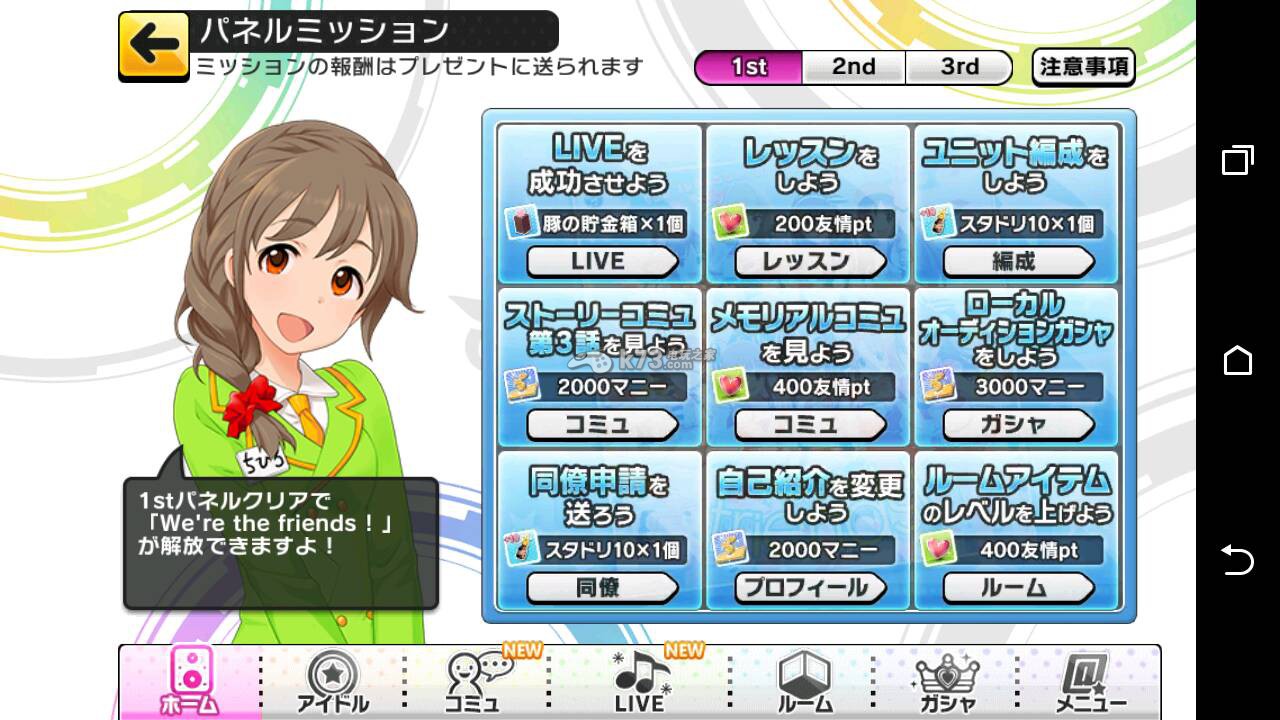This screenshot has height=720, width=1280.
Task: Open ルーム in the bottom navigation bar
Action: tap(804, 682)
